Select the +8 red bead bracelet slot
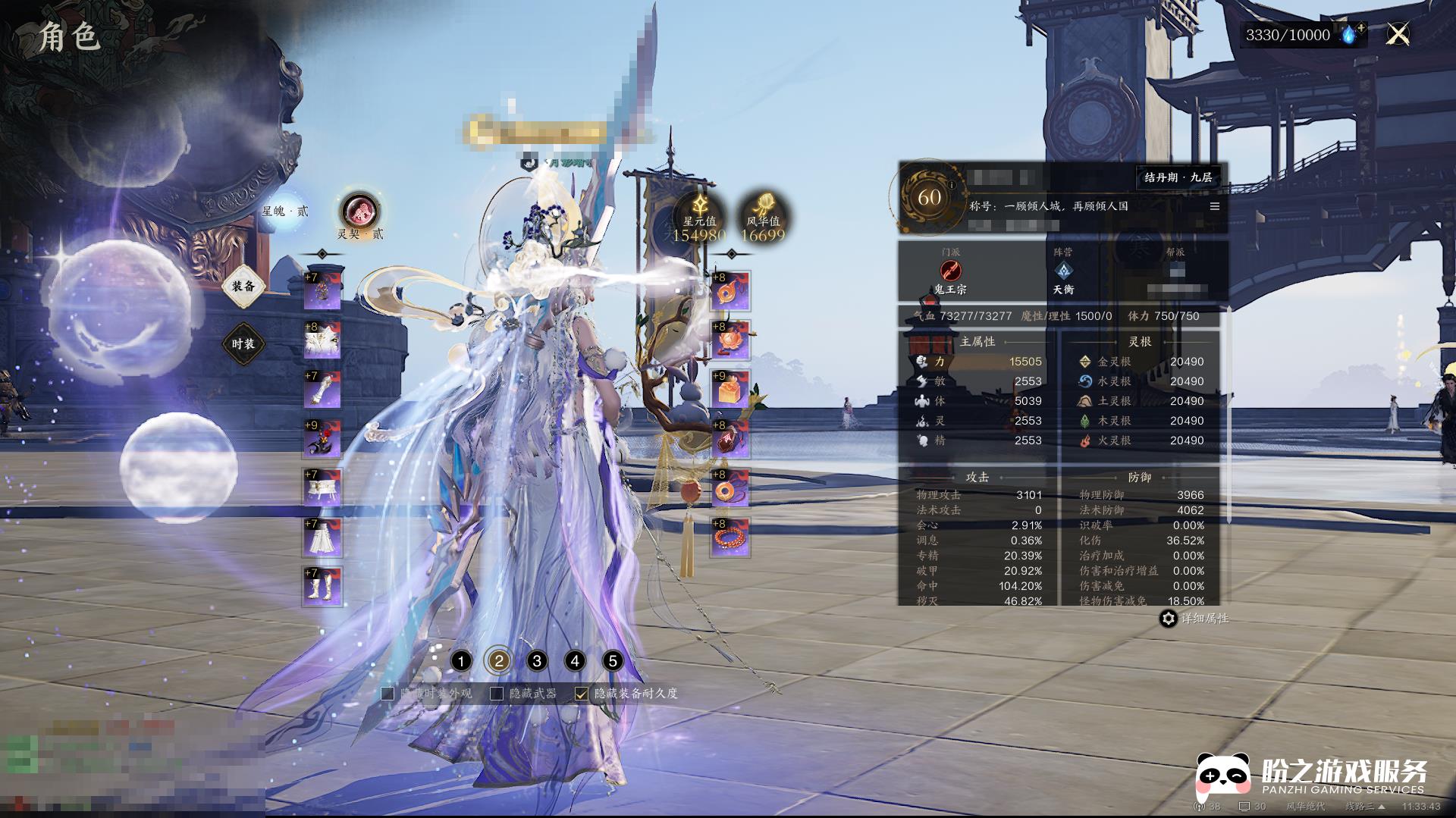 [730, 537]
